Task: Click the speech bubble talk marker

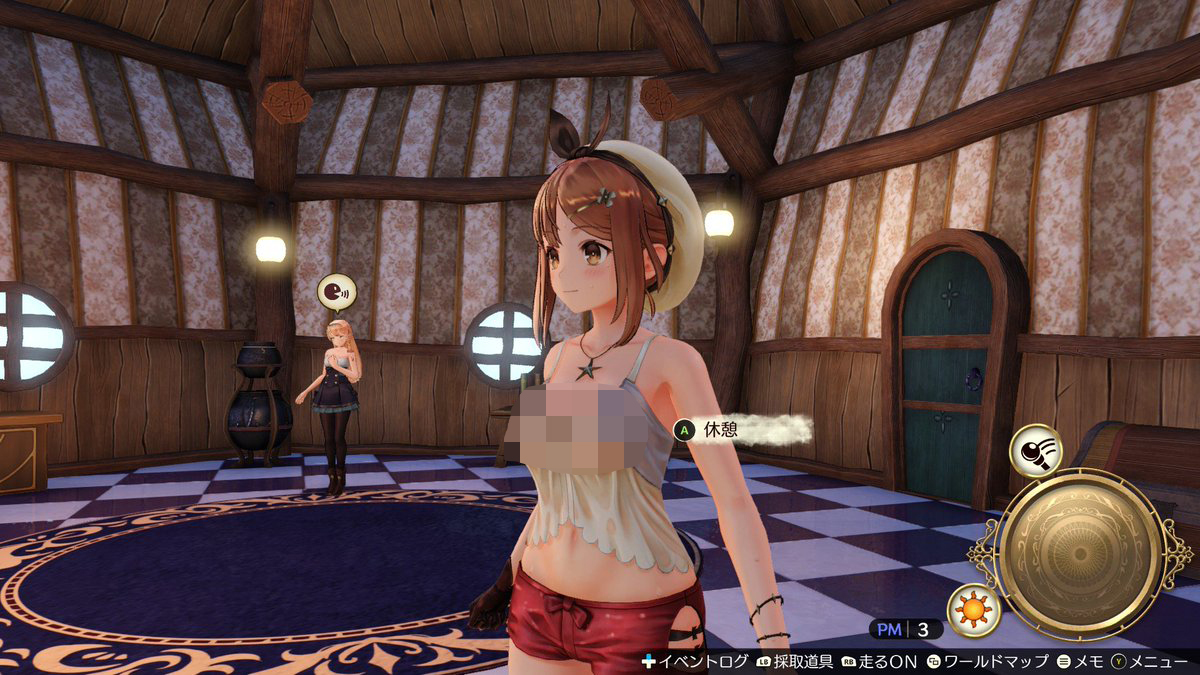Action: 335,292
